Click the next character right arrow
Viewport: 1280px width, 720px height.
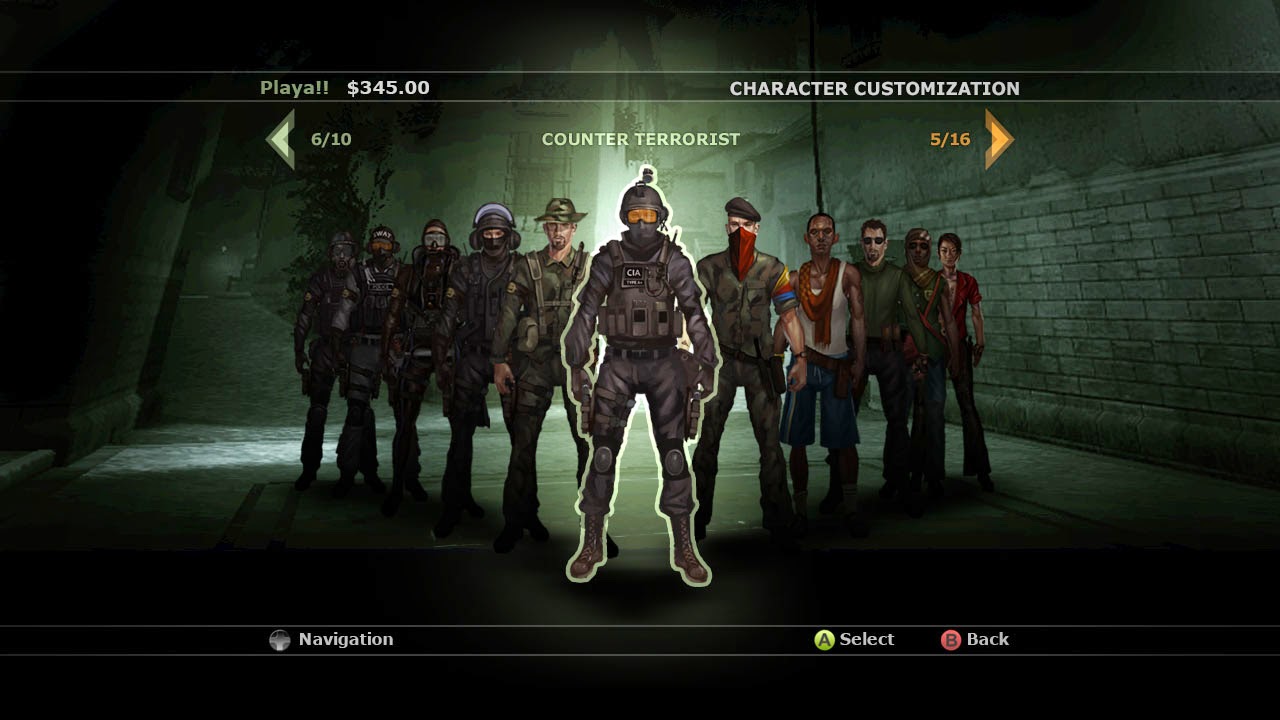[997, 138]
